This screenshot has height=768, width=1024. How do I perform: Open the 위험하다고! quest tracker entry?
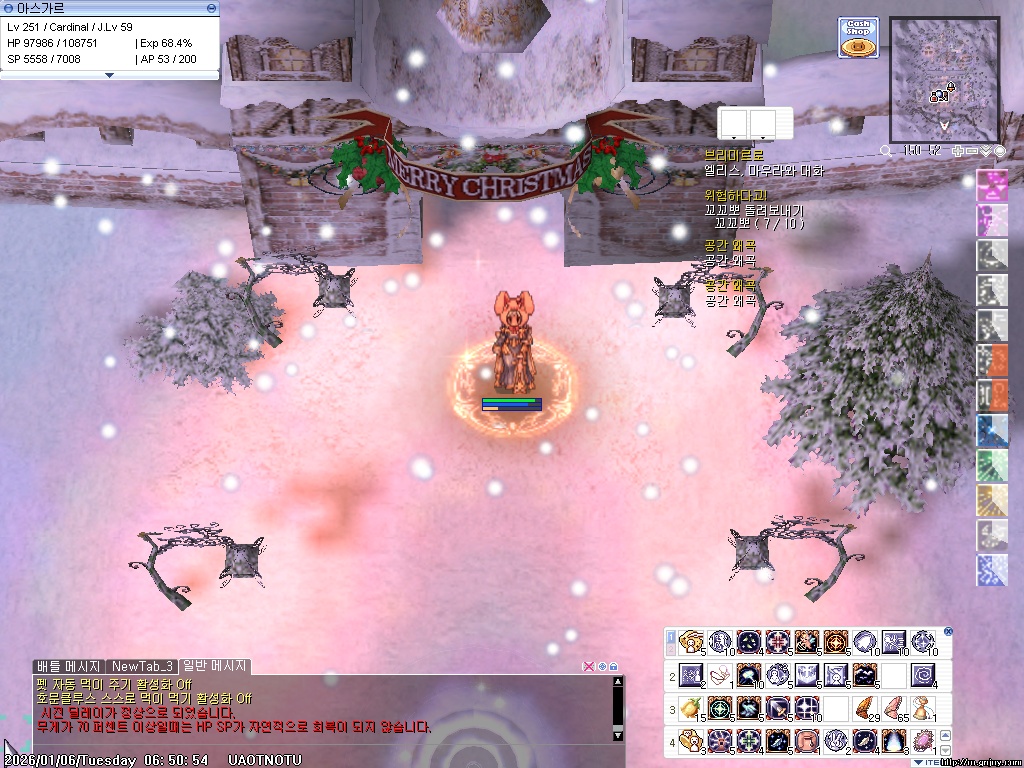pos(735,195)
